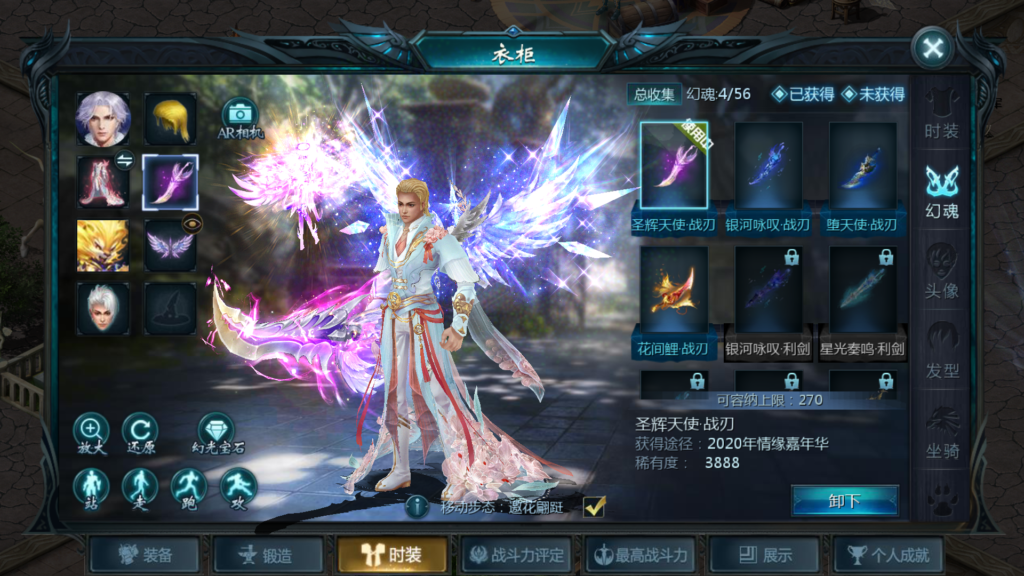1024x576 pixels.
Task: Select the 银河咏叹·战刃 weapon skin
Action: tap(768, 172)
